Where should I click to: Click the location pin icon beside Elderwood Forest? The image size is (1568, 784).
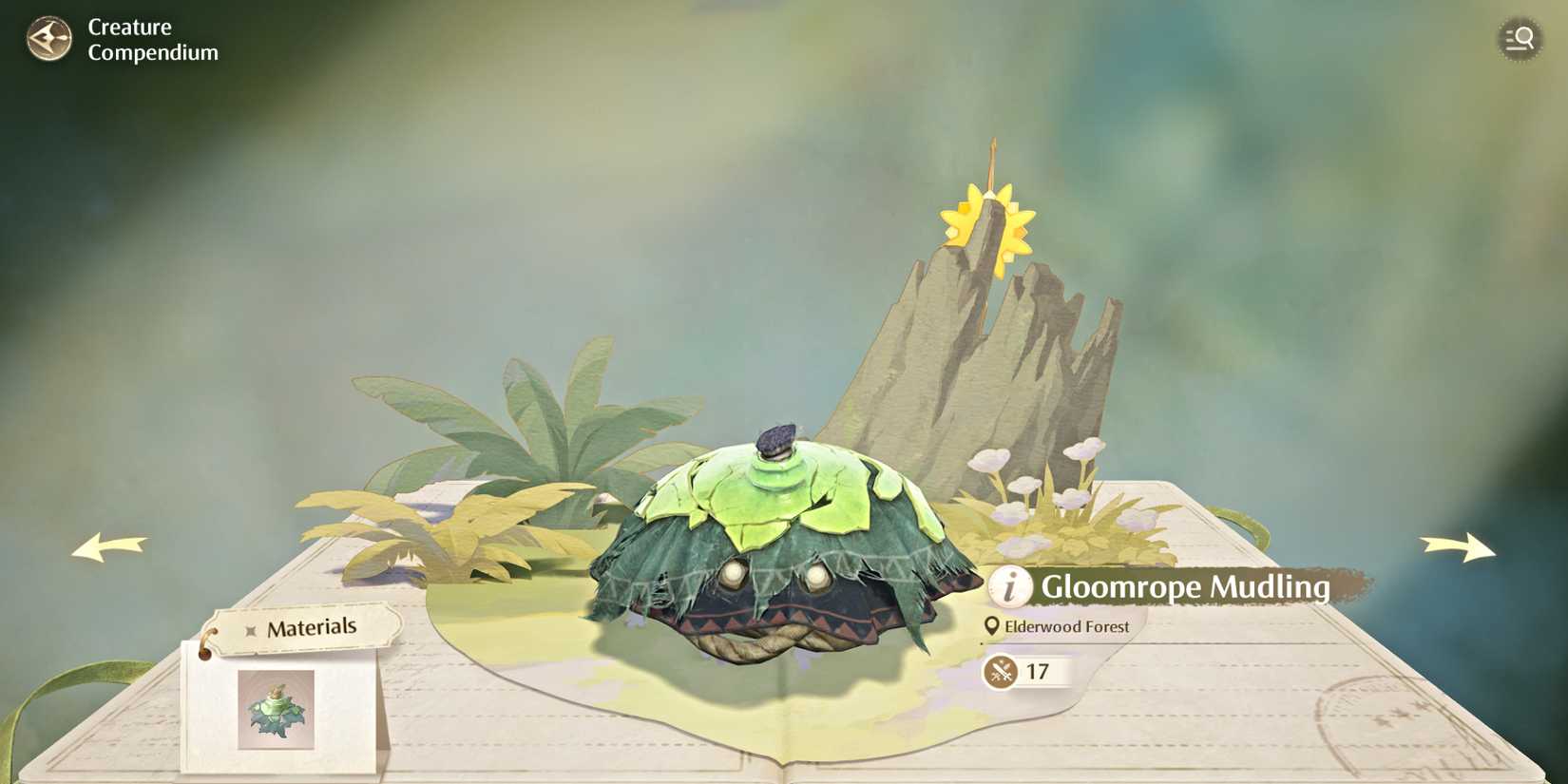click(991, 626)
